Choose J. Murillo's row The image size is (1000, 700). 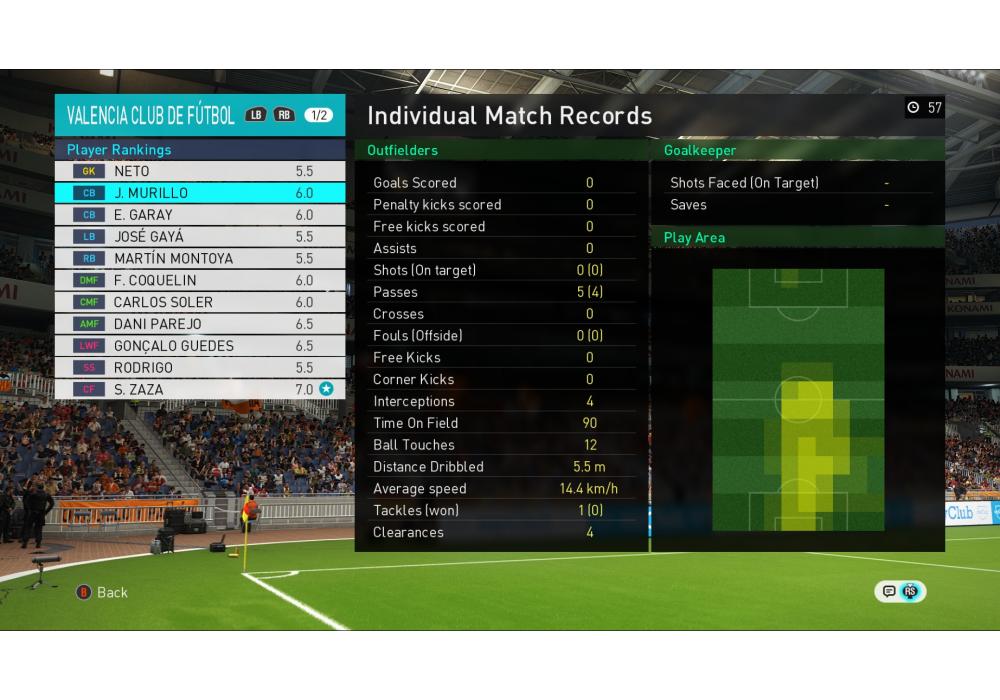click(x=200, y=193)
